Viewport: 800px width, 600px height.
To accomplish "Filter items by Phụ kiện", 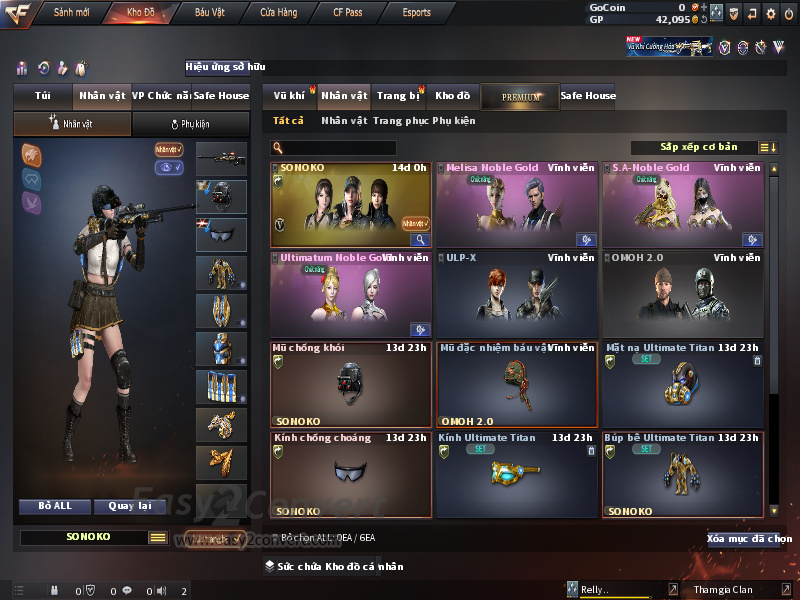I will [454, 121].
